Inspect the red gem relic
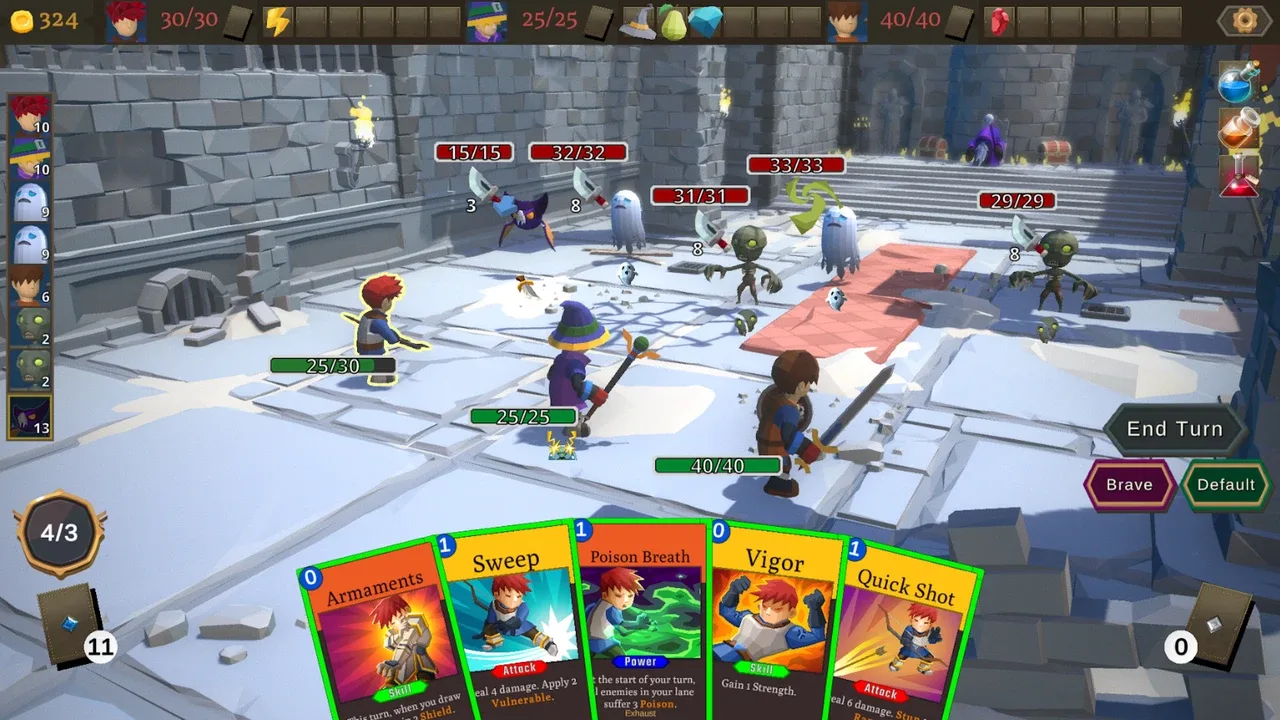 click(x=998, y=21)
